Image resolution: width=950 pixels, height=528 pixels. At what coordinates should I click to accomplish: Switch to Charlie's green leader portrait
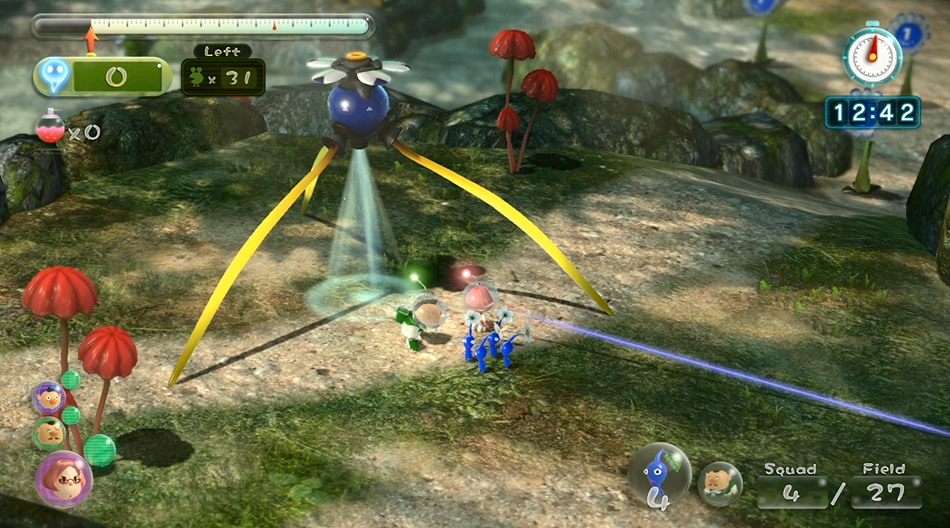coord(49,433)
